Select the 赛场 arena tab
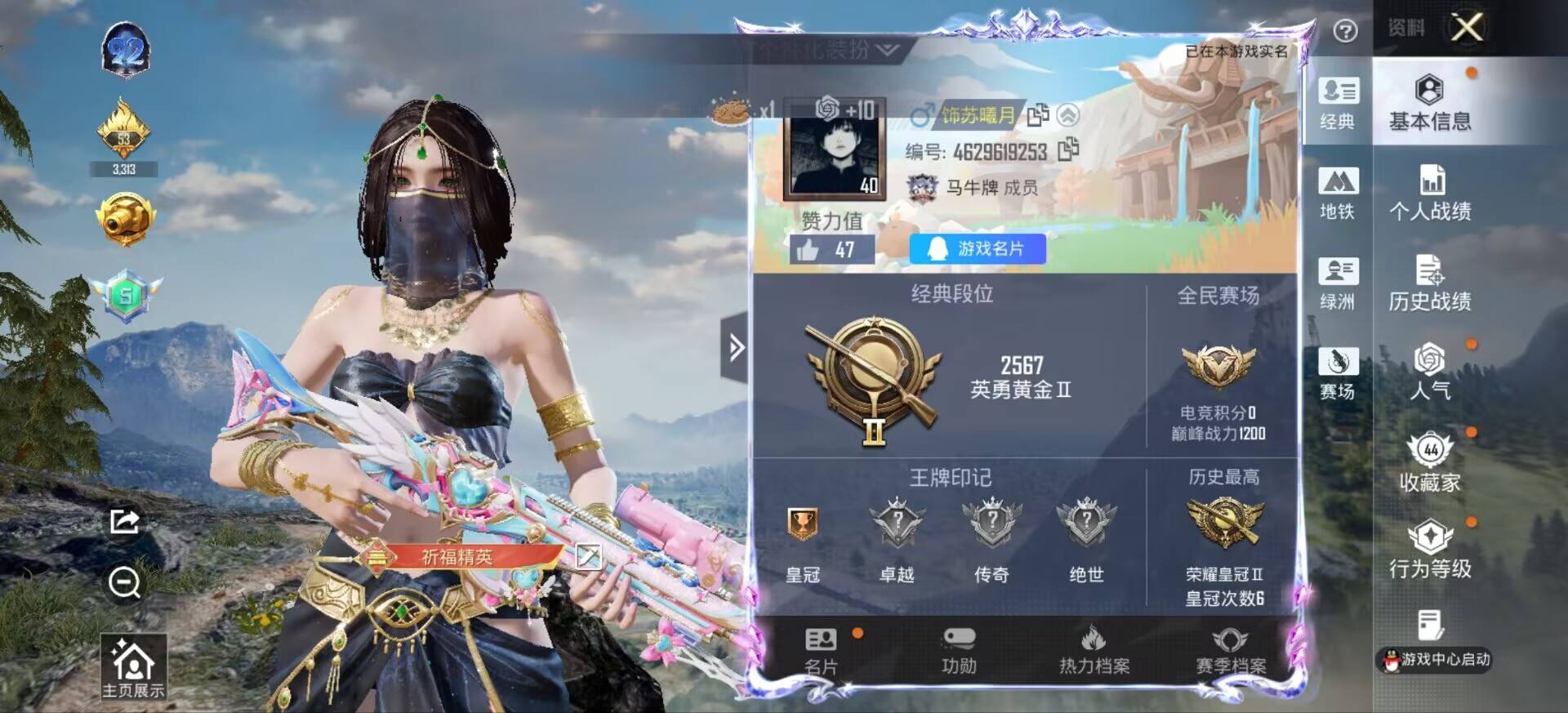 pos(1337,373)
